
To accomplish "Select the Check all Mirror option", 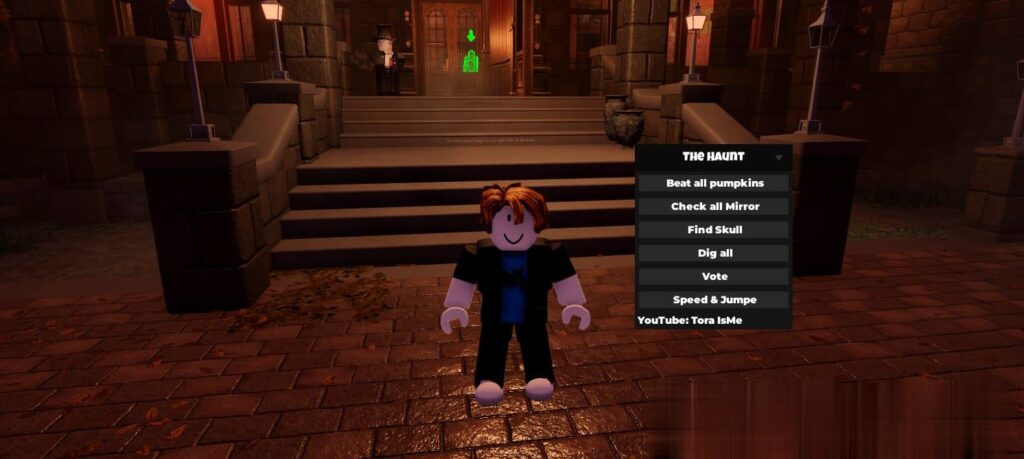I will (x=714, y=206).
